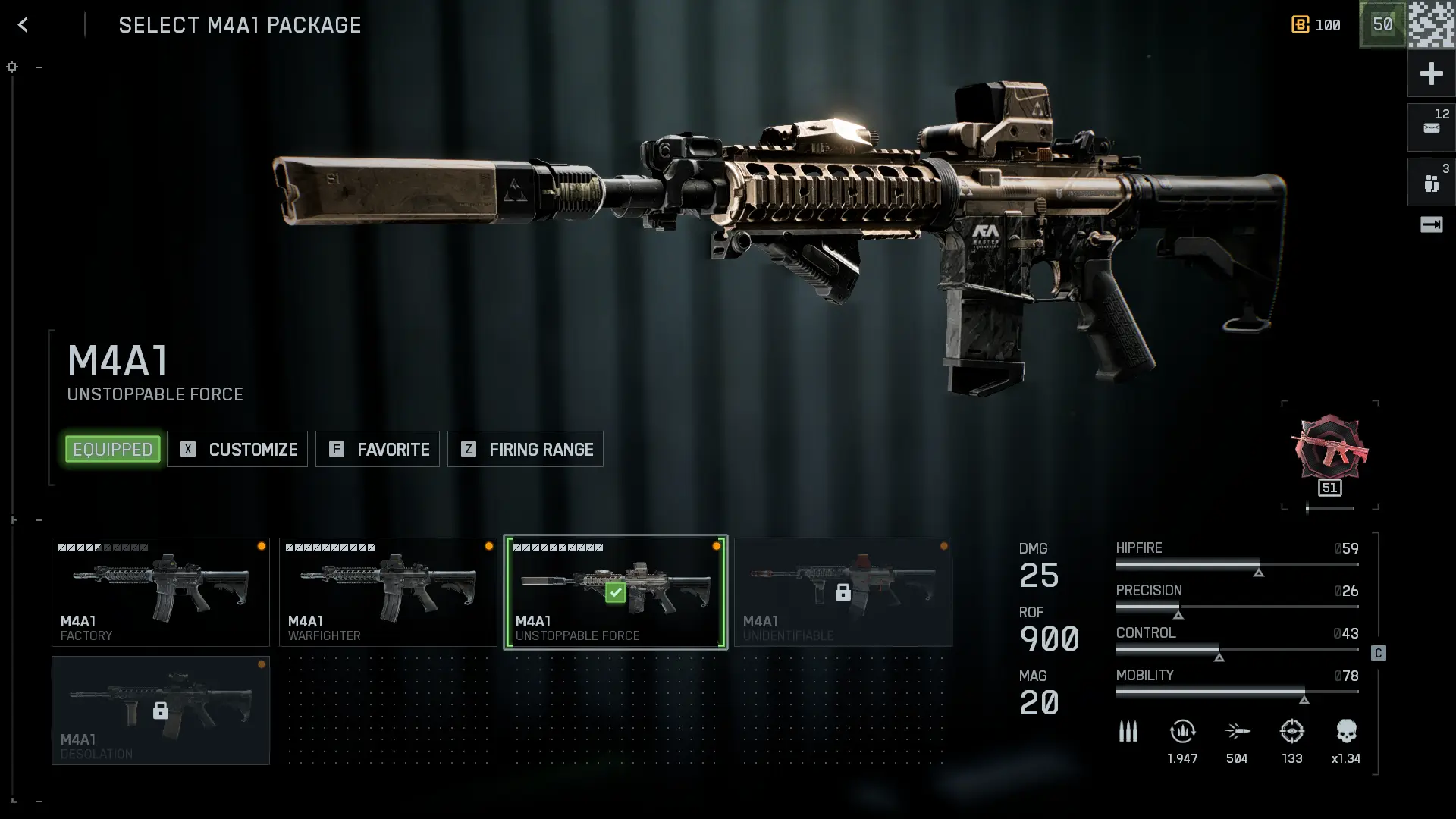Select the locked M4A1 Desolation package
This screenshot has width=1456, height=819.
point(161,711)
